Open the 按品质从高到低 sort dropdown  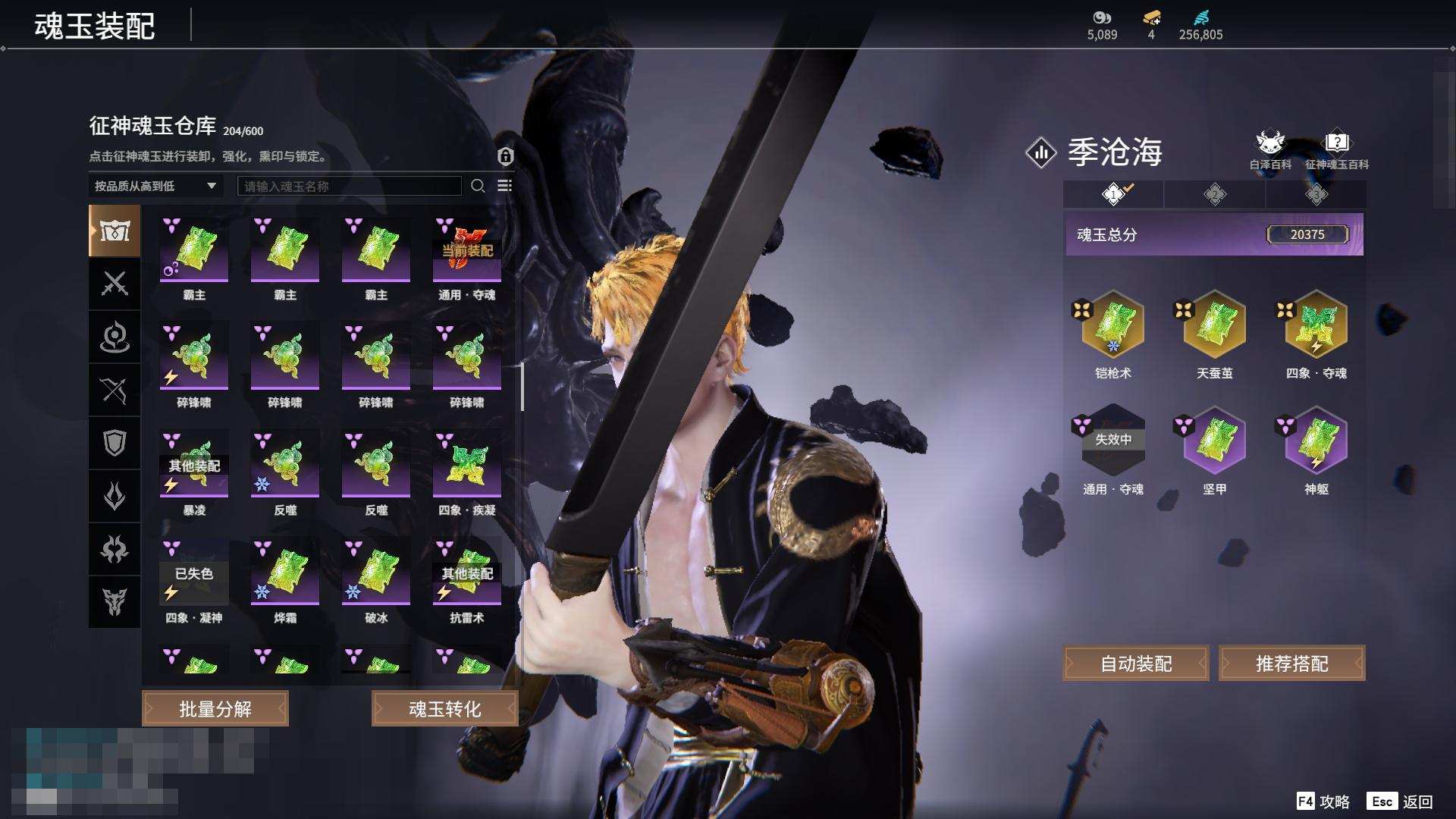coord(155,186)
